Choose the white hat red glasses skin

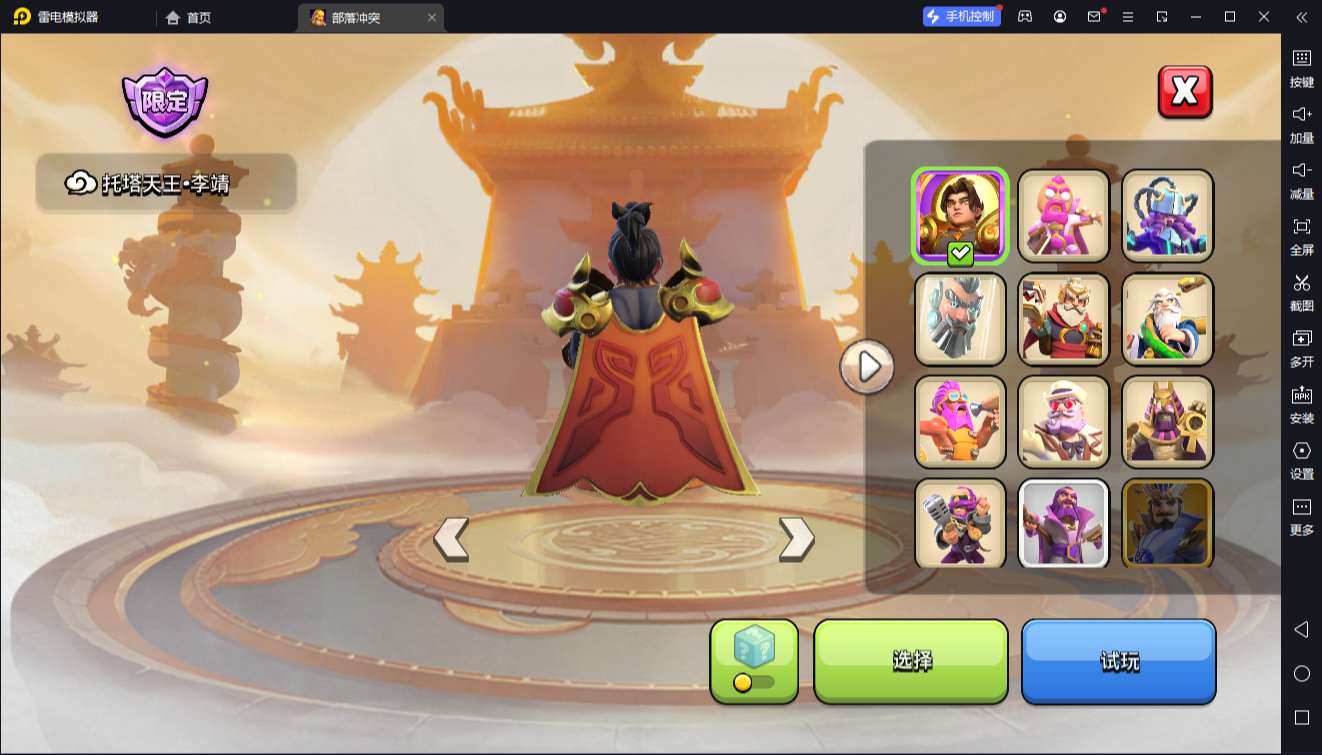(1064, 421)
